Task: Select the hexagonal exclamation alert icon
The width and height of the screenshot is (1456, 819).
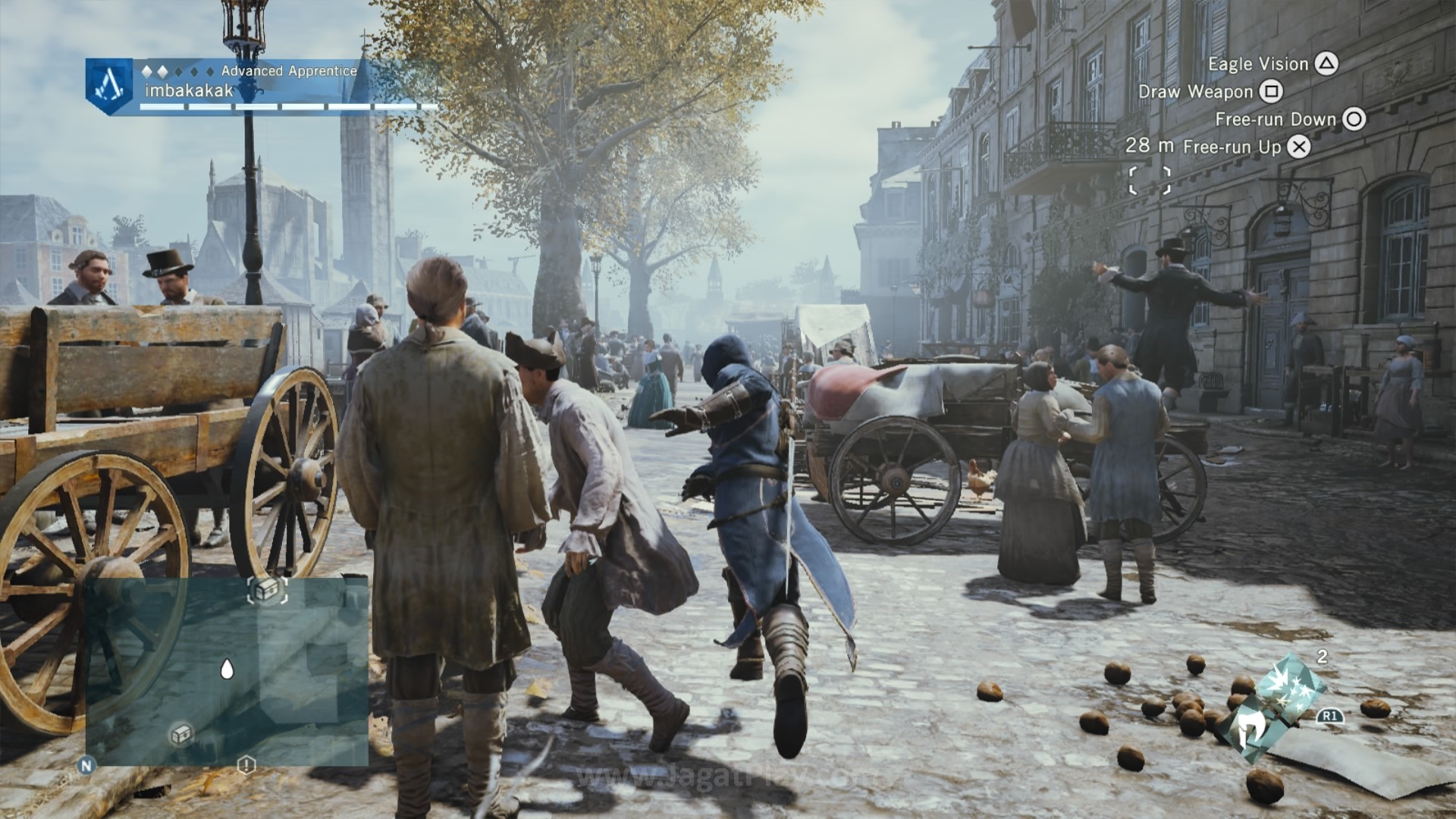Action: 246,764
